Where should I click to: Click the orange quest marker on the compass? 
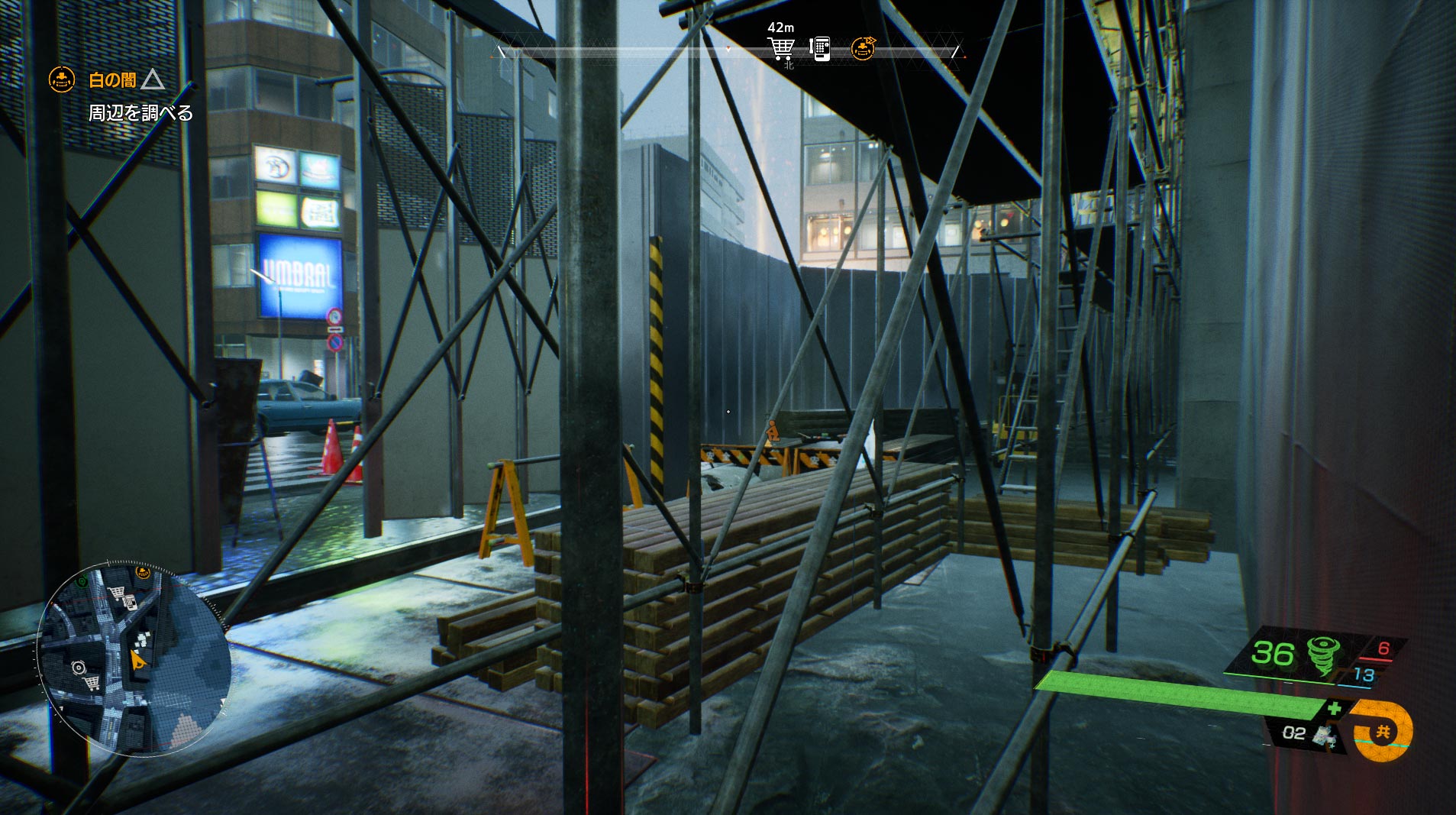pyautogui.click(x=864, y=48)
